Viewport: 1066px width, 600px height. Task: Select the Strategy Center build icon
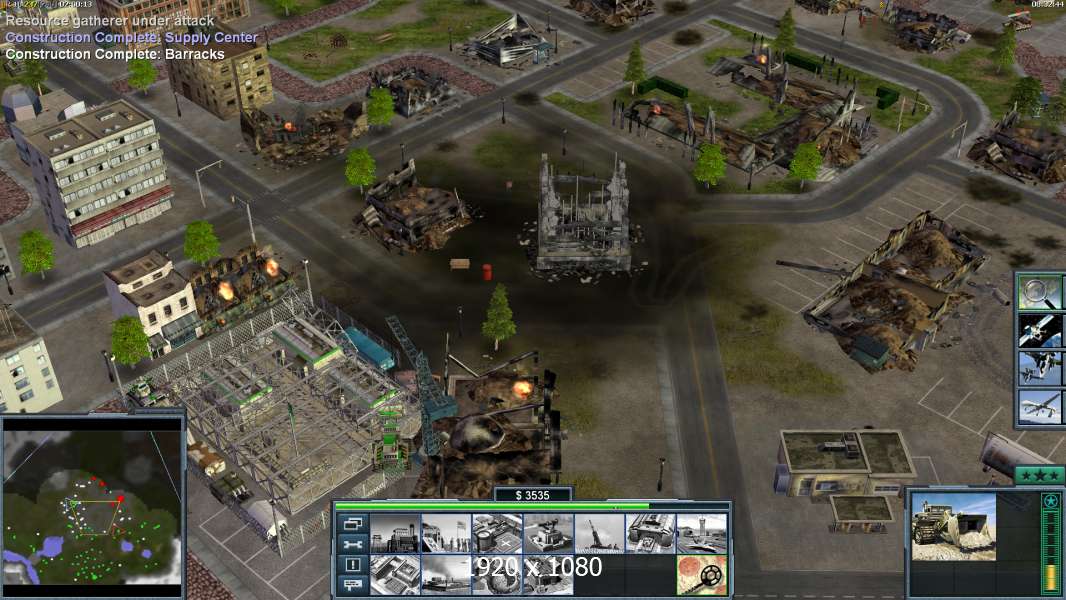click(x=394, y=575)
